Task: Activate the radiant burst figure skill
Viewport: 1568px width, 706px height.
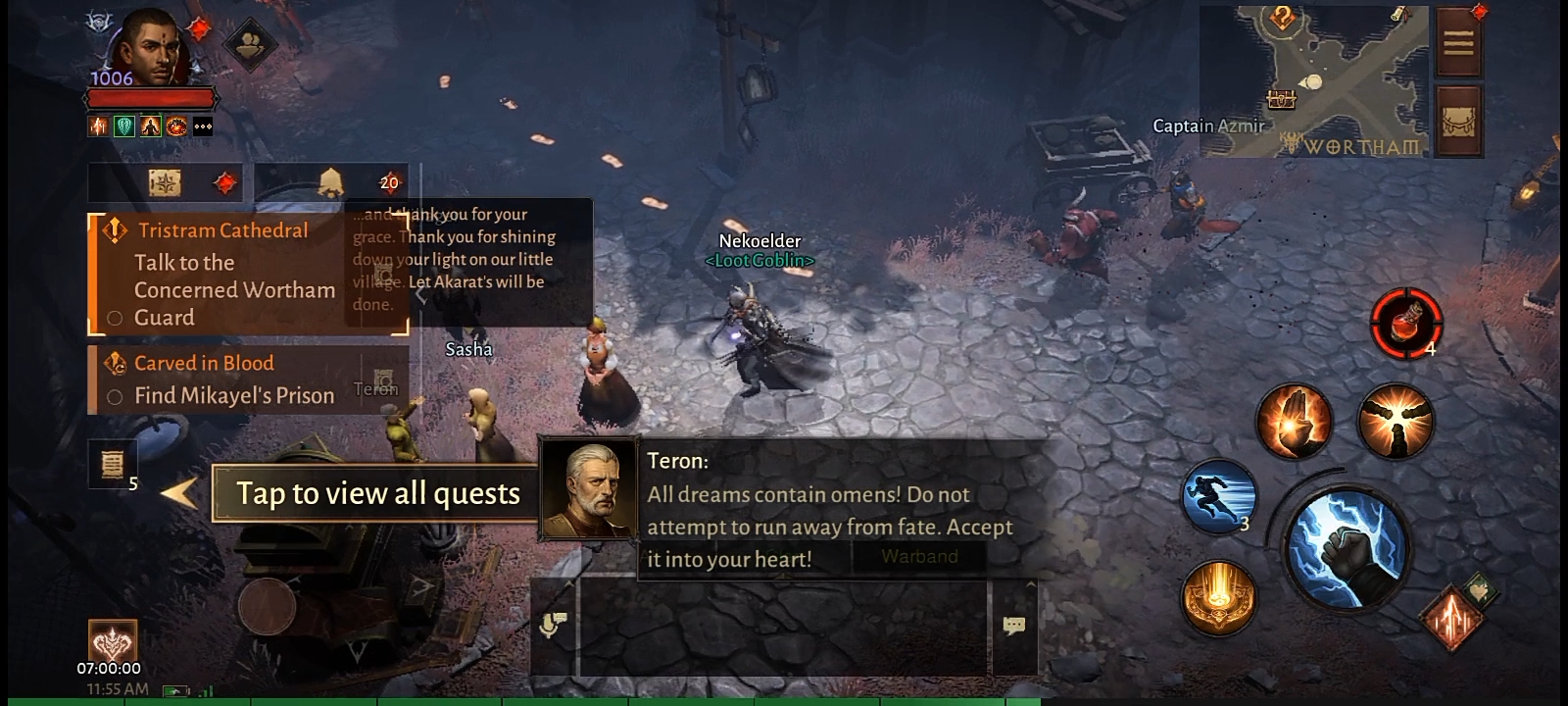Action: tap(1396, 420)
